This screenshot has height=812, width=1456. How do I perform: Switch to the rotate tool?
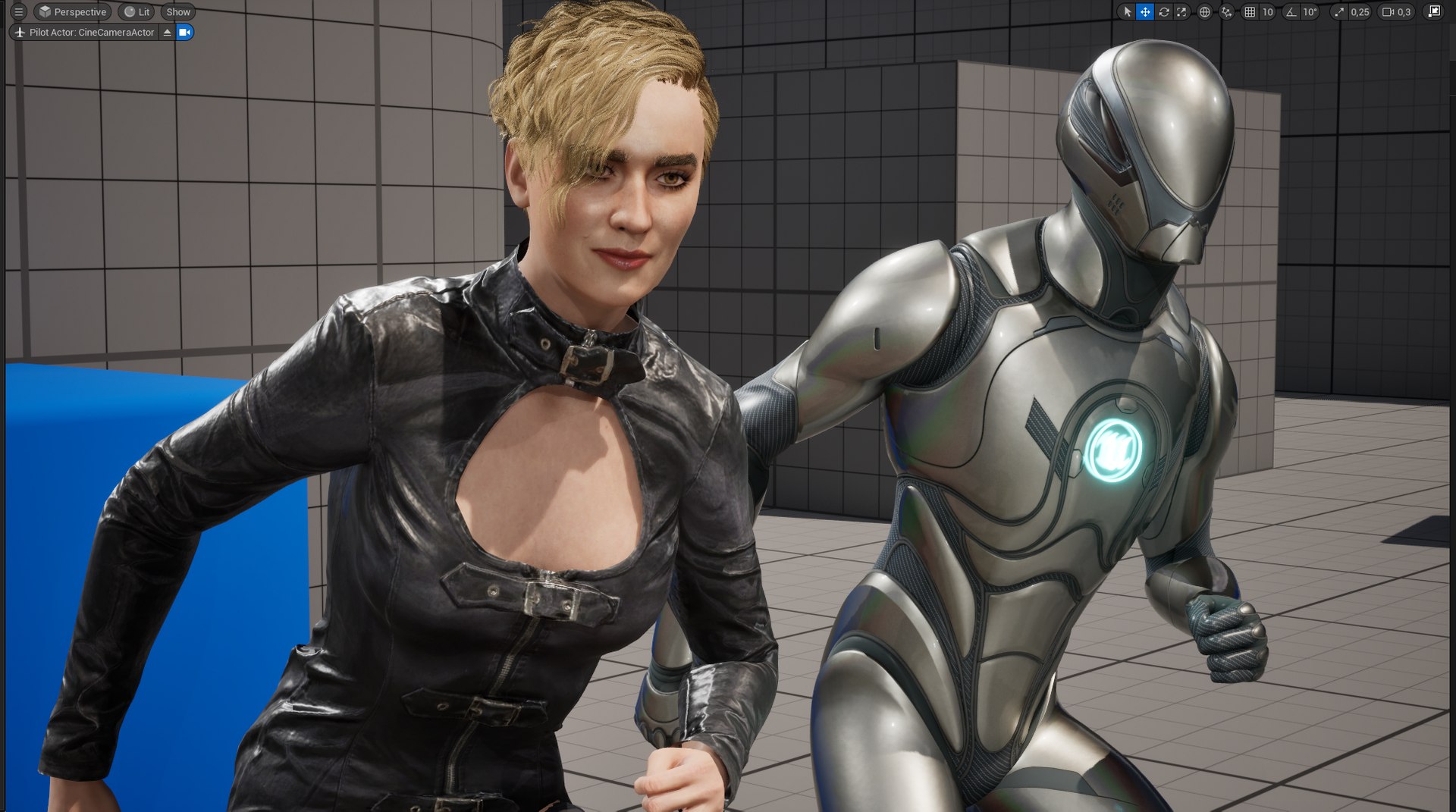1163,12
